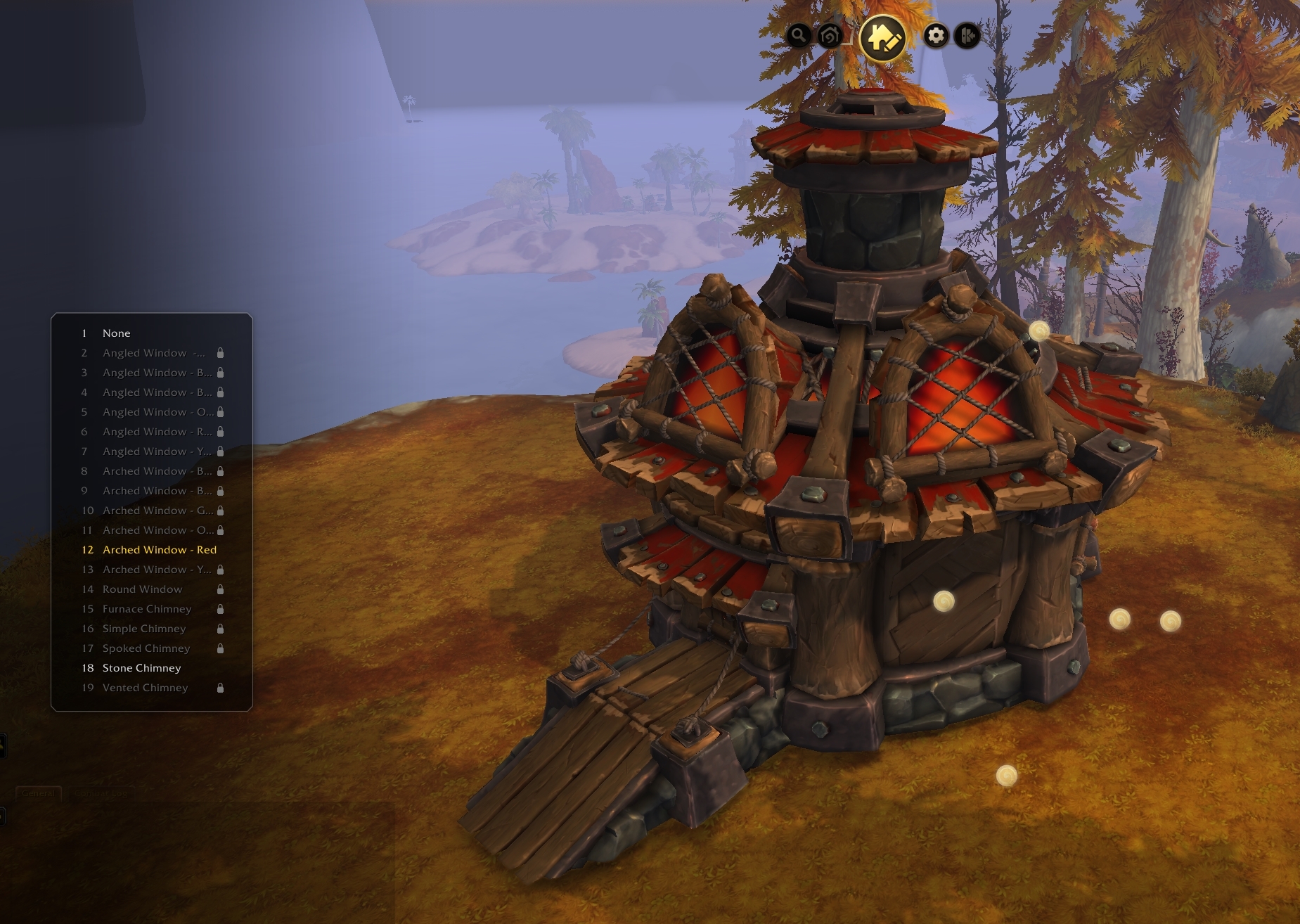Screen dimensions: 1300x924
Task: Choose entry 6, the red Angled Window
Action: point(156,432)
